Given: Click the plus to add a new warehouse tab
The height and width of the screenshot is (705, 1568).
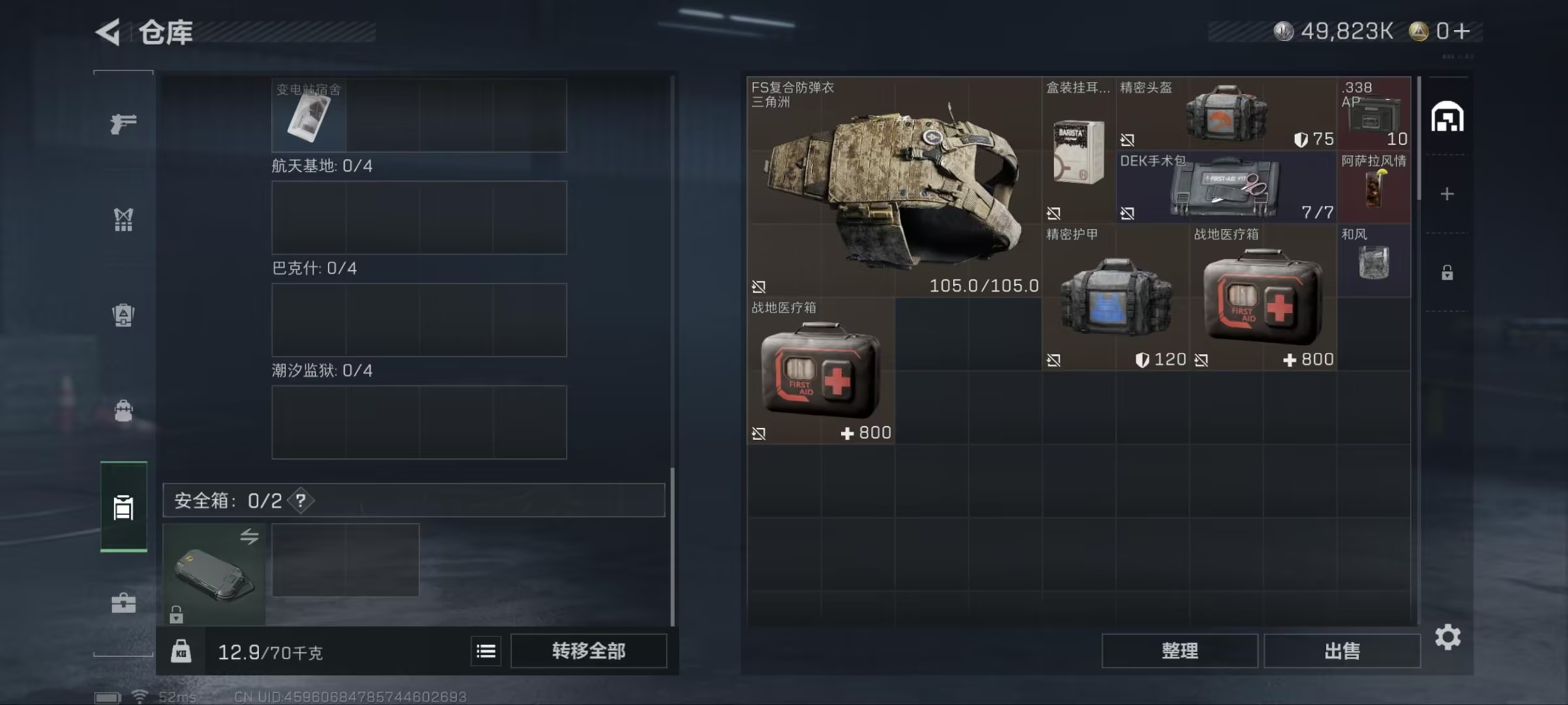Looking at the screenshot, I should (x=1447, y=193).
